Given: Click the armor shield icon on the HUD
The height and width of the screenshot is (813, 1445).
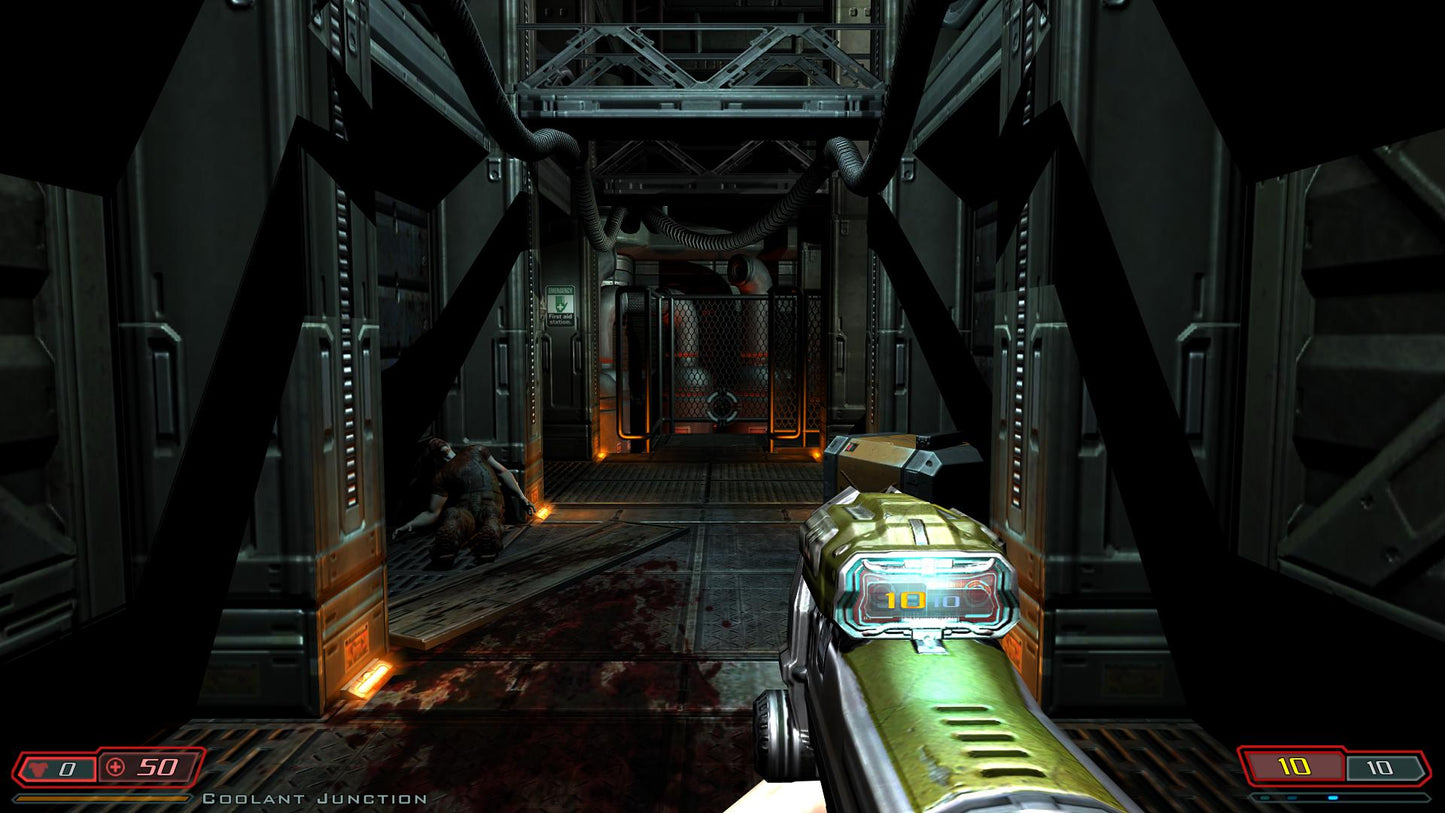Looking at the screenshot, I should pos(38,768).
